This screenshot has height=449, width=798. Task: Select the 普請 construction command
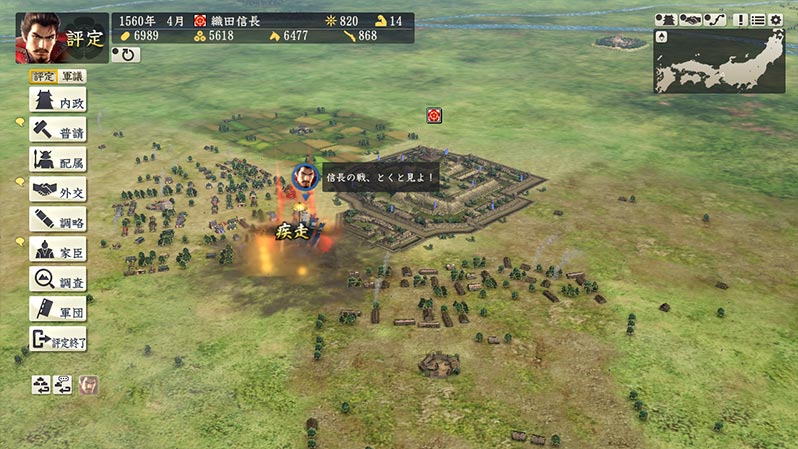click(57, 130)
